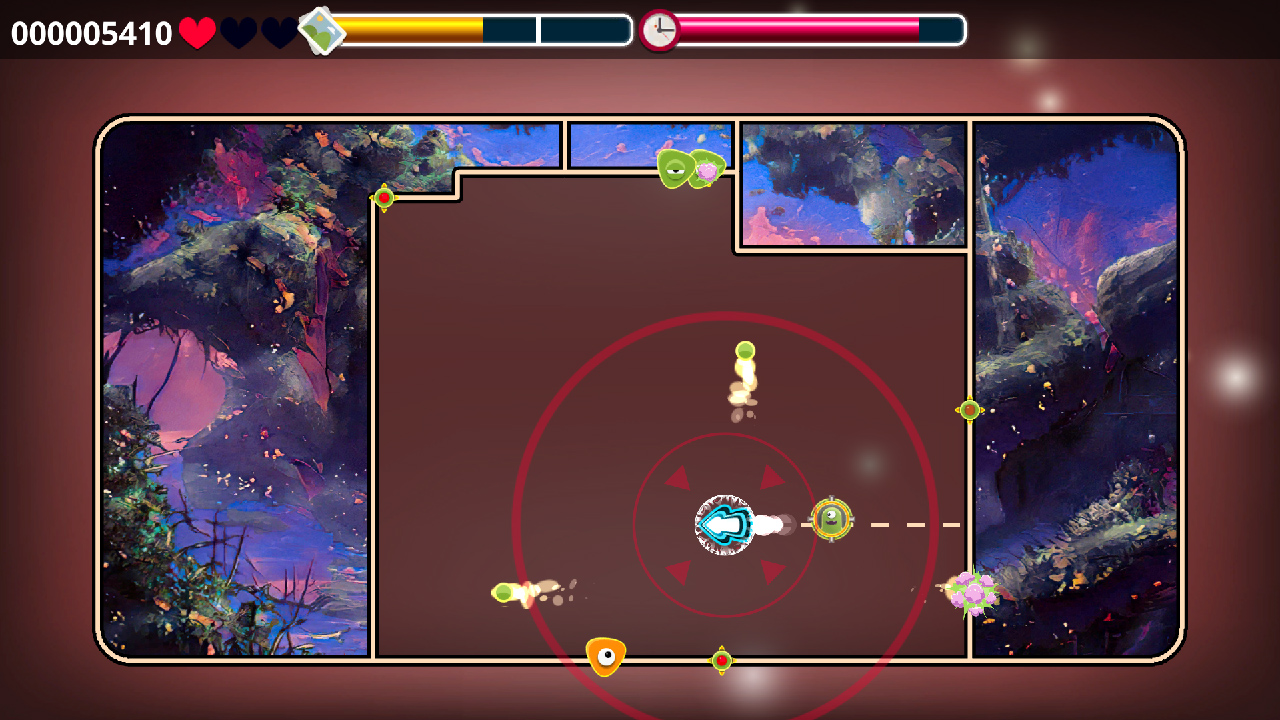Click the red gem spinner on the top wall
Viewport: 1280px width, 720px height.
click(x=384, y=198)
